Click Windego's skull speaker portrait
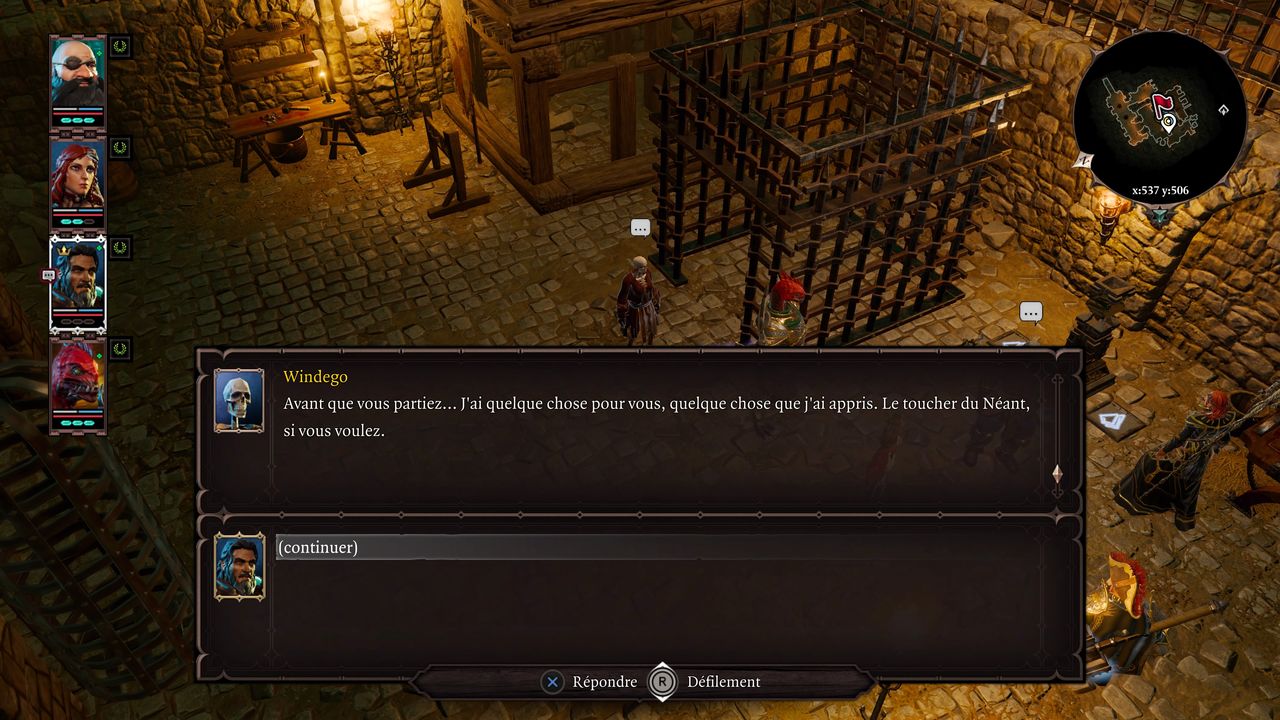Screen dimensions: 1280x720 pos(239,400)
